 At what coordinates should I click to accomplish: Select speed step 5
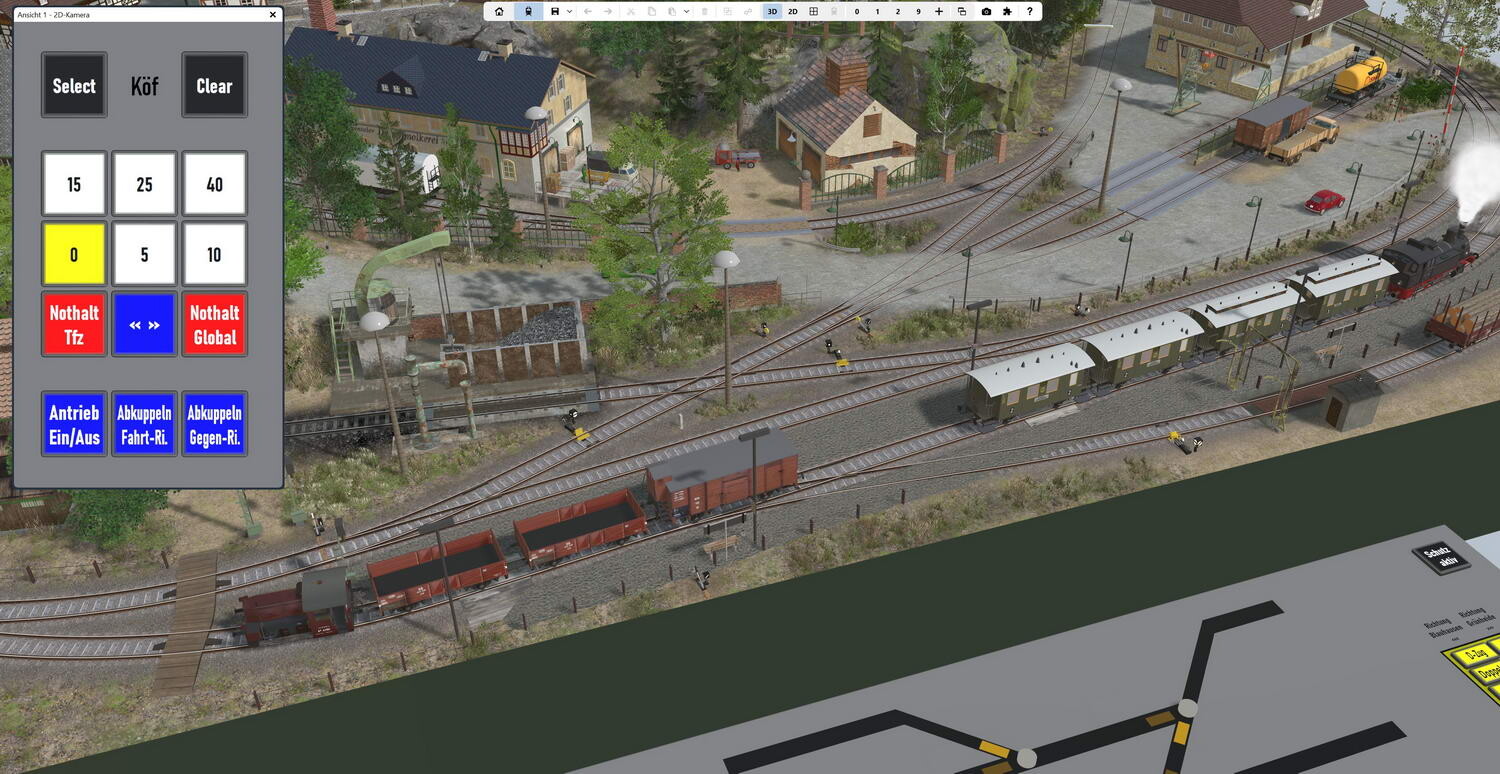coord(144,254)
